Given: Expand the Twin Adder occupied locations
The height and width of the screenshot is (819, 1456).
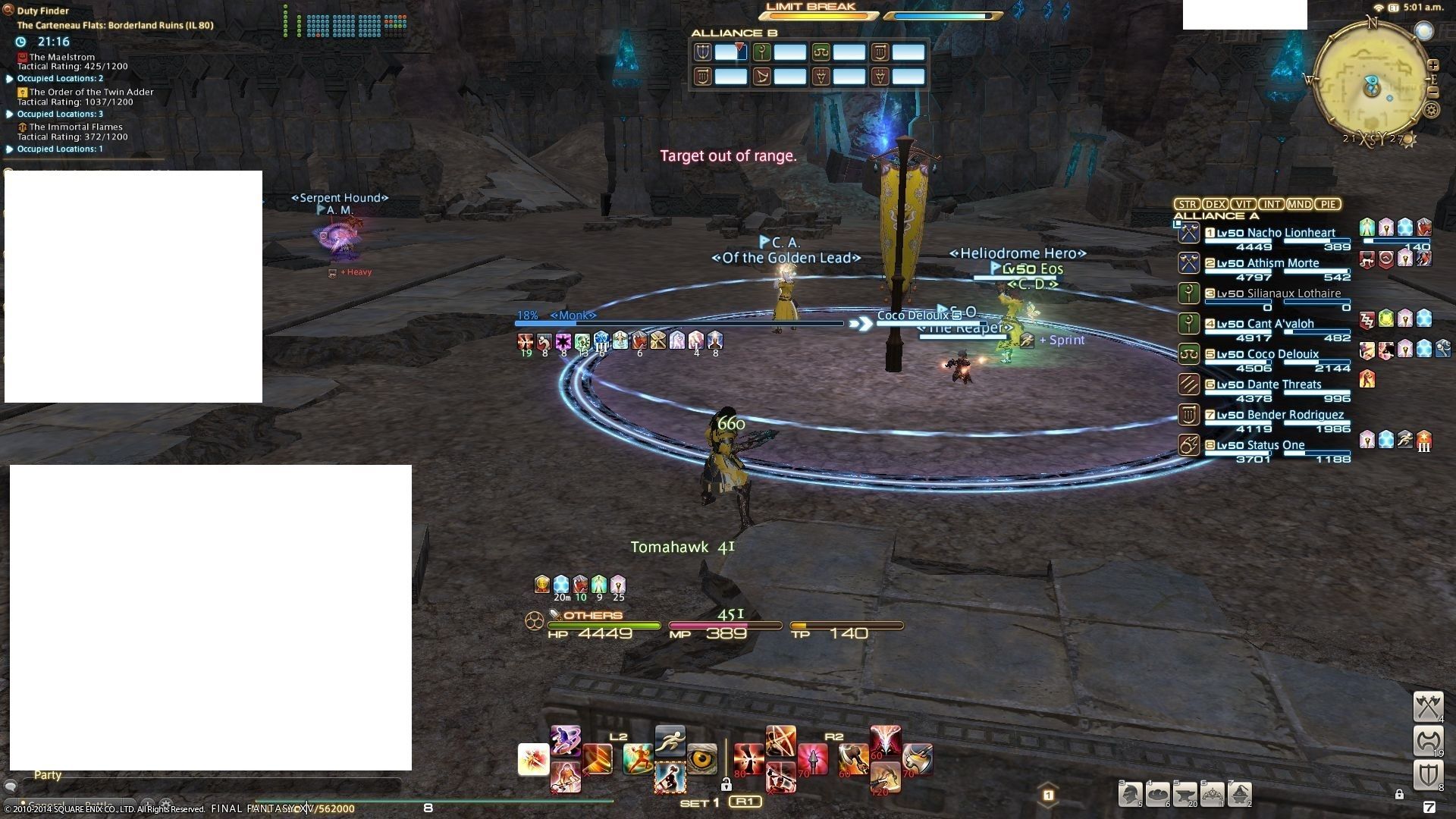Looking at the screenshot, I should point(10,114).
